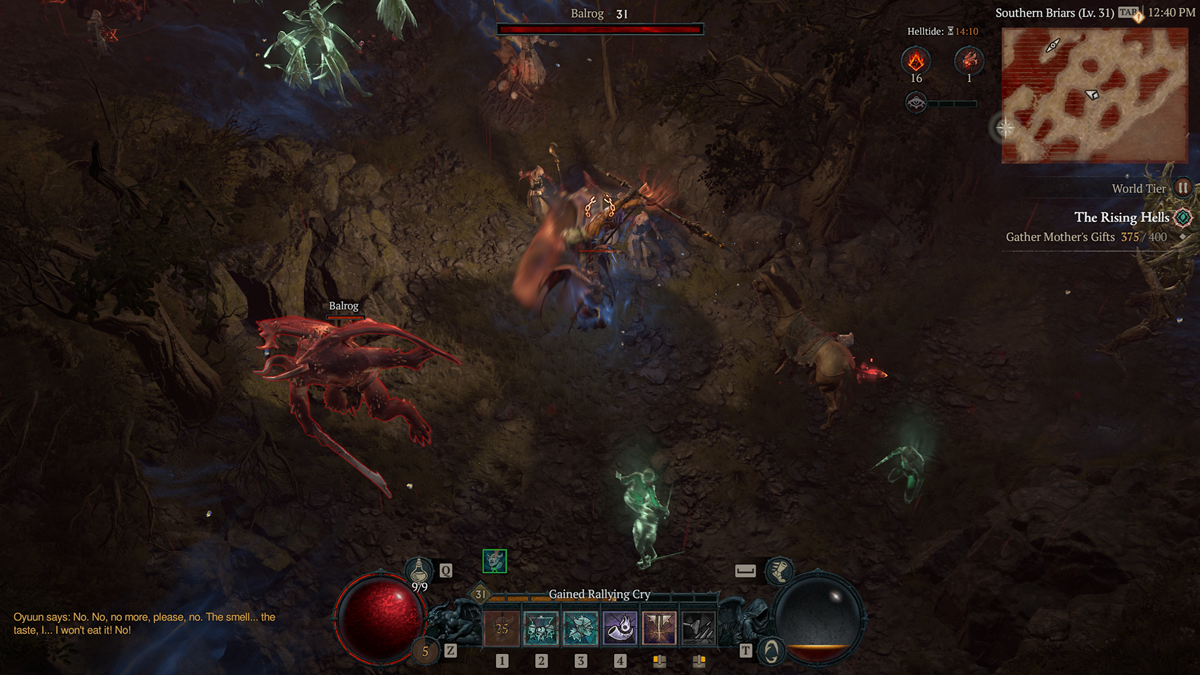Click the mount icon beside the resource orb
Screen dimensions: 1200x675
coord(771,650)
